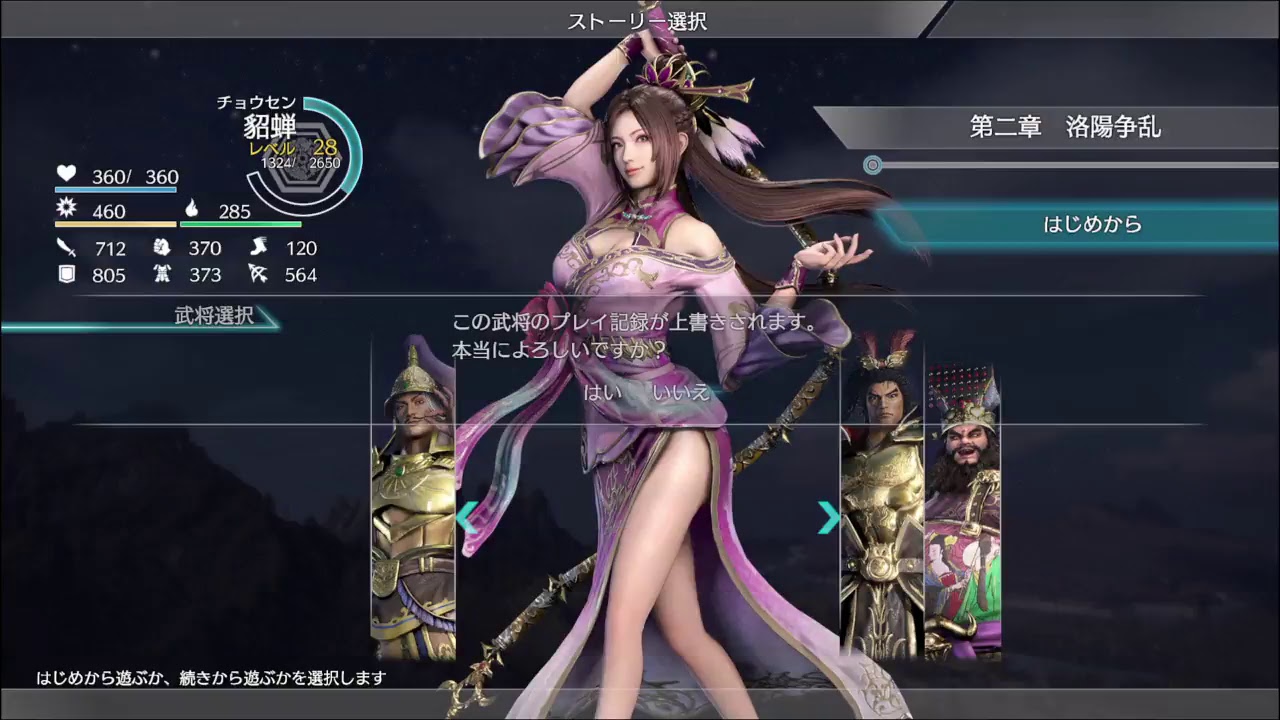Click the shield defense stat icon
The image size is (1280, 720).
(x=65, y=275)
